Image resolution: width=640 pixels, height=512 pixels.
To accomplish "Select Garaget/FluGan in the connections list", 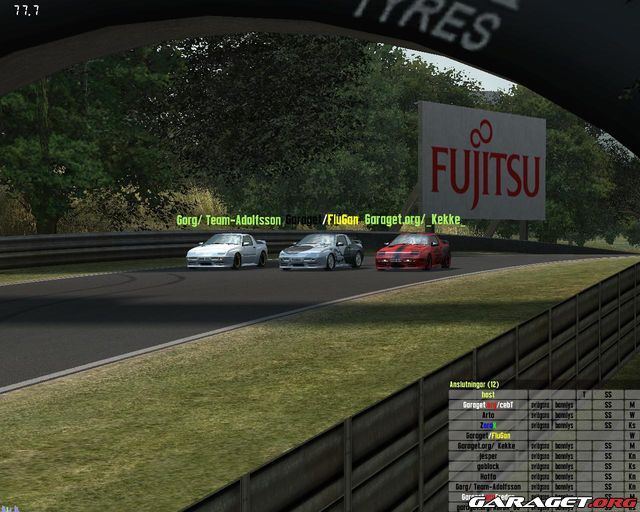I will (x=487, y=436).
